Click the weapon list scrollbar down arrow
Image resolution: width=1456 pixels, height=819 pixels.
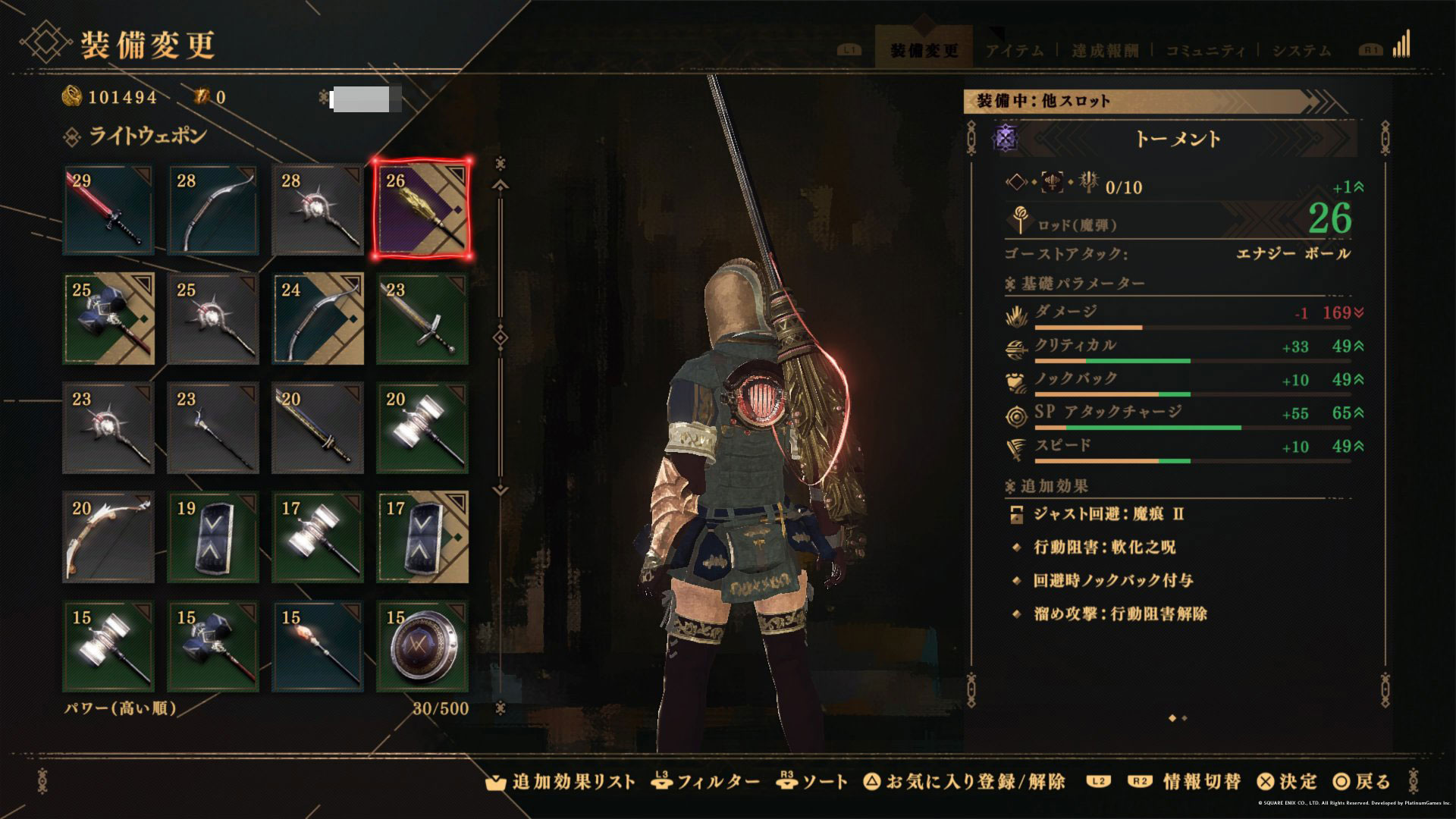point(500,490)
